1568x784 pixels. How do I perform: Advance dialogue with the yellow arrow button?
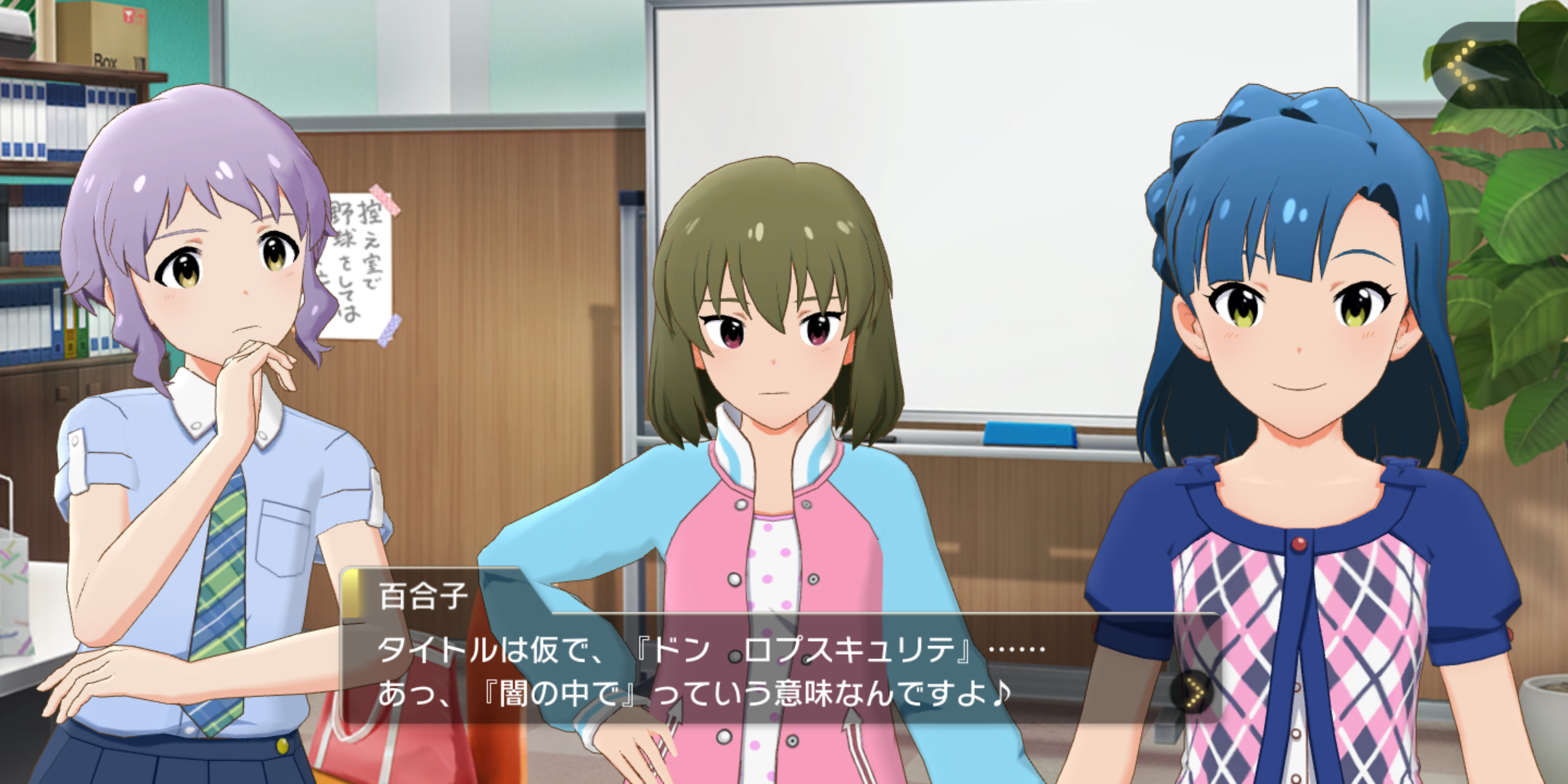pos(1192,693)
